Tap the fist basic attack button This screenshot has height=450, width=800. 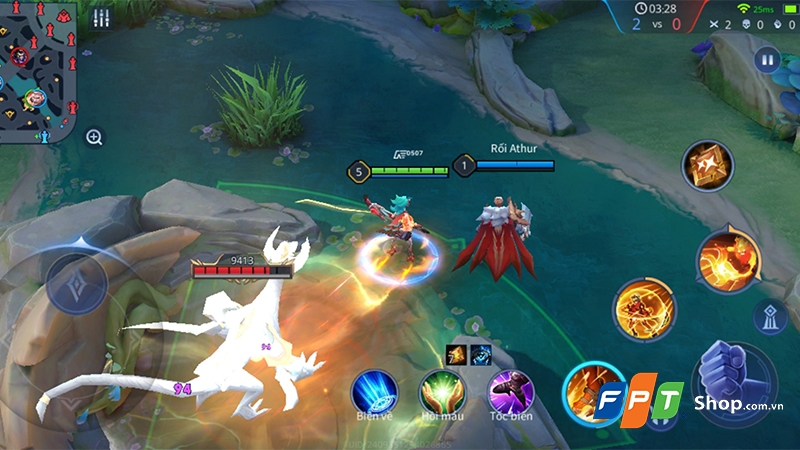(734, 383)
